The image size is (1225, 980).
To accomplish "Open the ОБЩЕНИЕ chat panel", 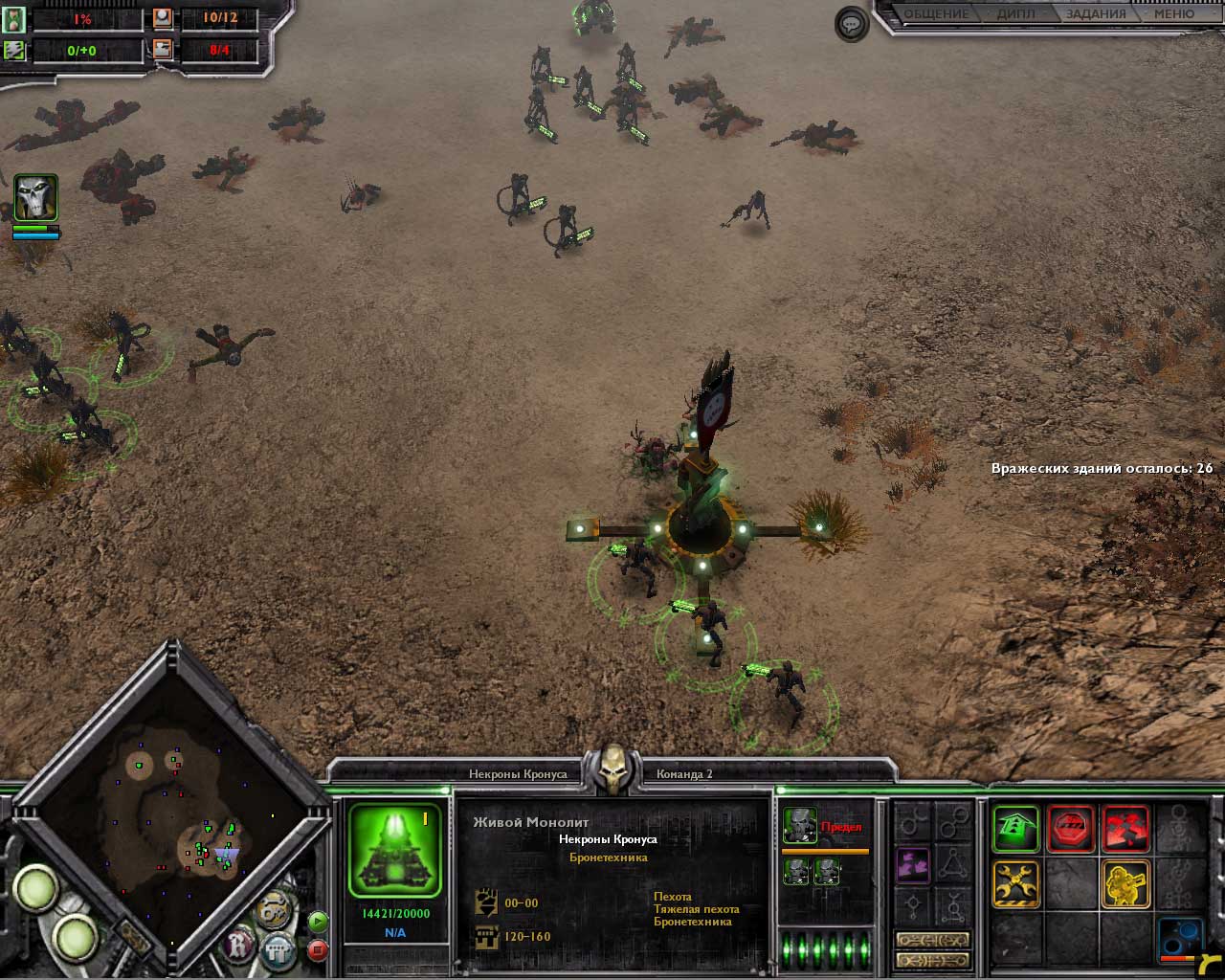I will pyautogui.click(x=937, y=14).
